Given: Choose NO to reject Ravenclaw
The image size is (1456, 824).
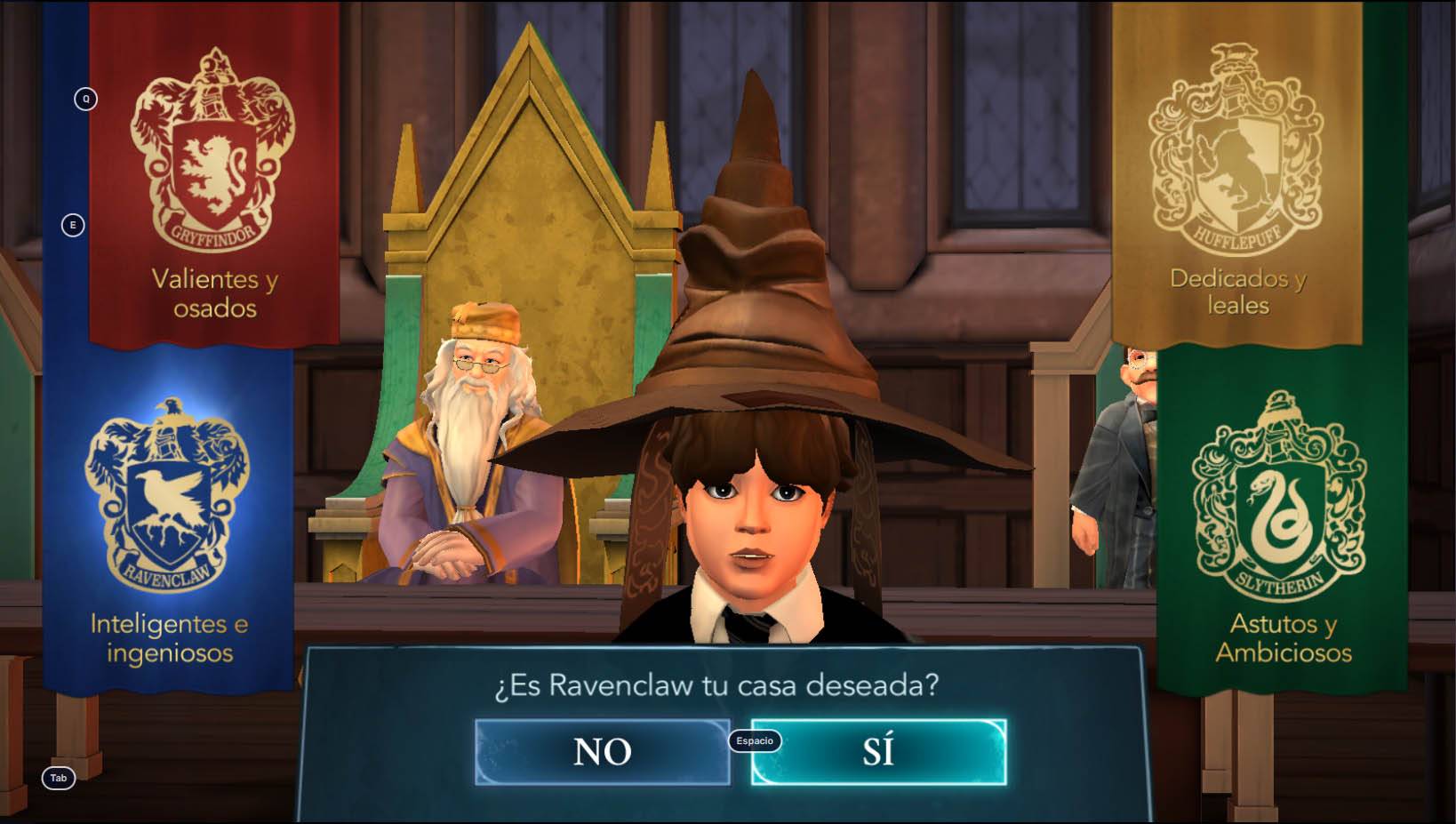Looking at the screenshot, I should [x=603, y=751].
